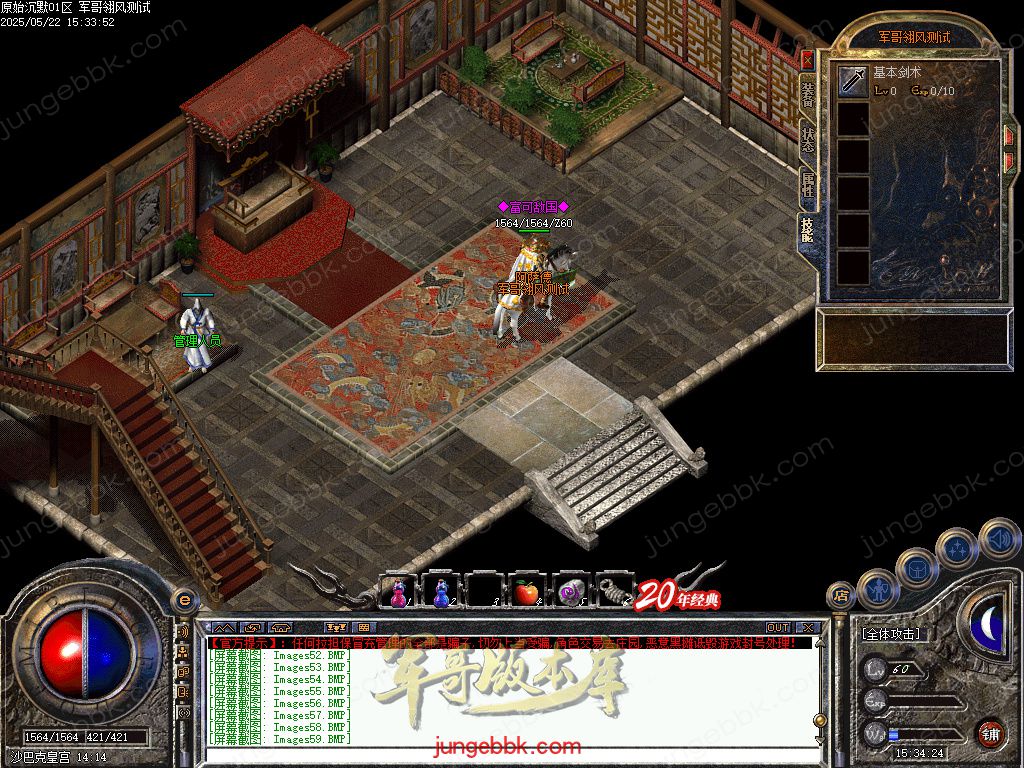1024x768 pixels.
Task: Open the red 铺 stall button
Action: (x=990, y=733)
